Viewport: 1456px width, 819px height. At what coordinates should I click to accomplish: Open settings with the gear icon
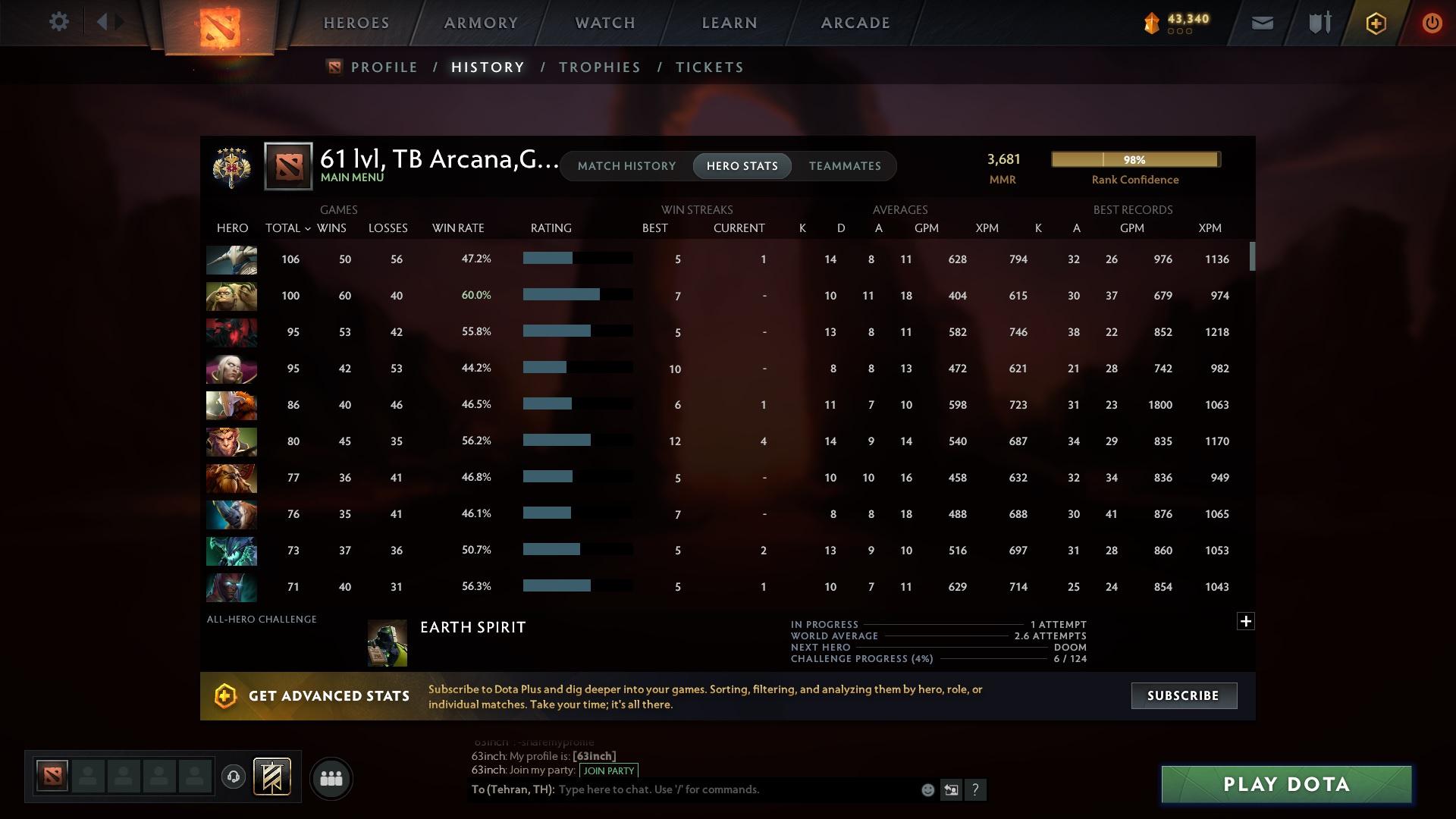pos(58,22)
